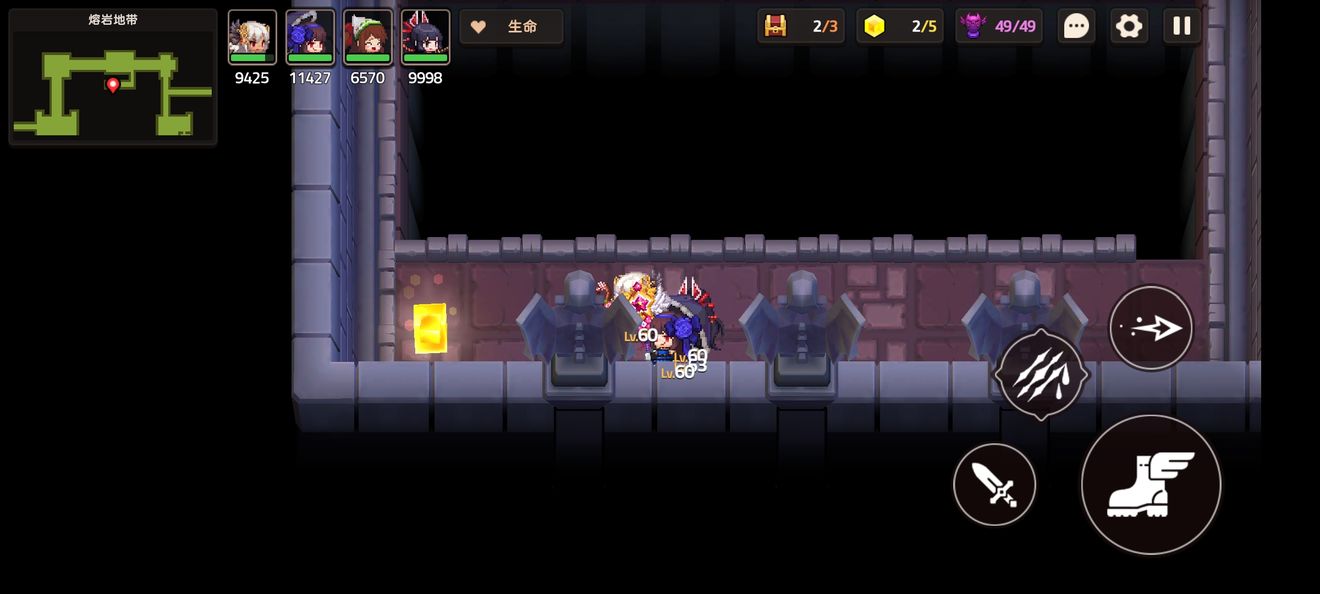This screenshot has height=594, width=1320.
Task: Select the dark-haired hero with red ribbons
Action: (425, 38)
